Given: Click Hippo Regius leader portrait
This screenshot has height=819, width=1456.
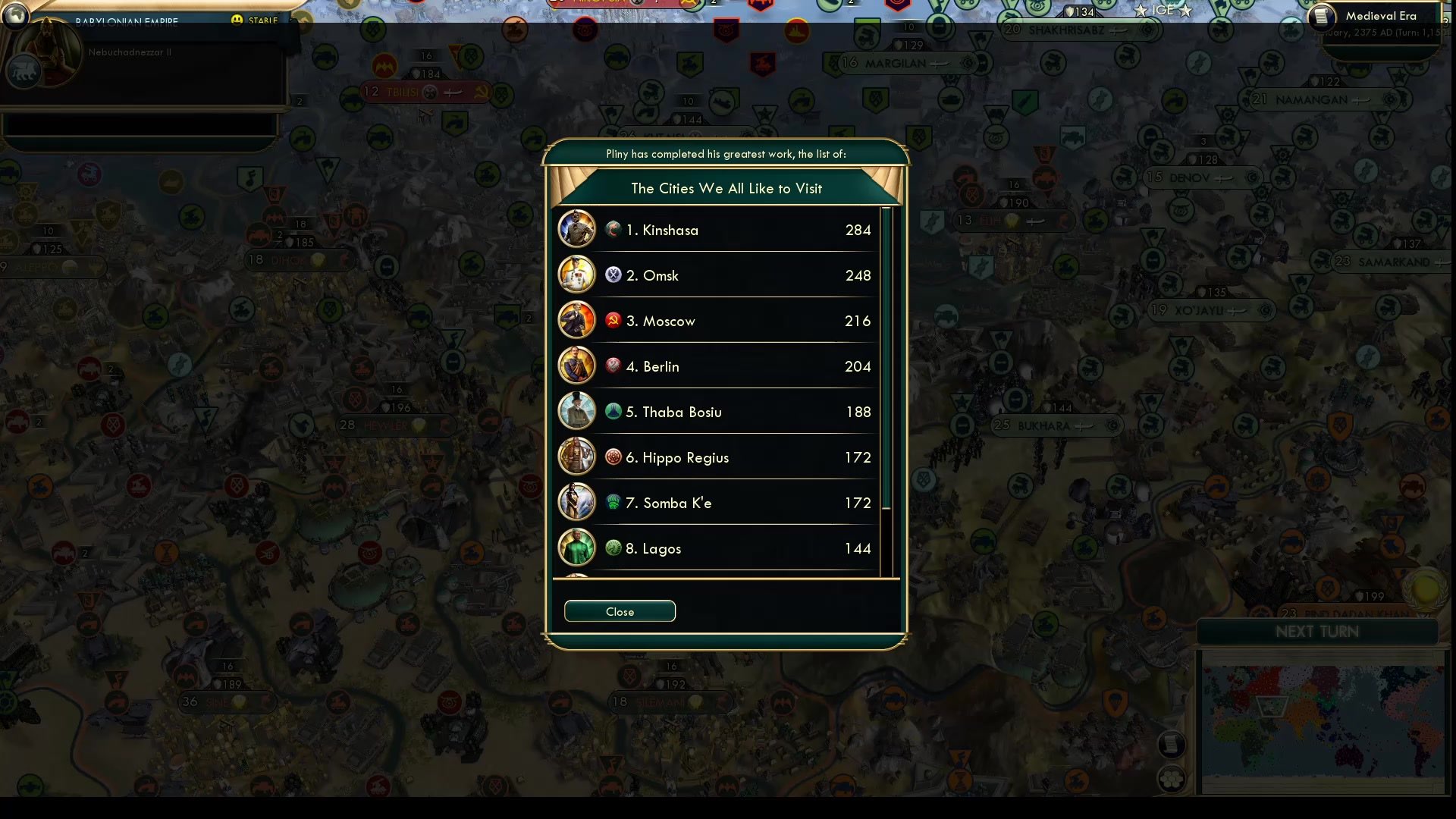Looking at the screenshot, I should [x=577, y=457].
